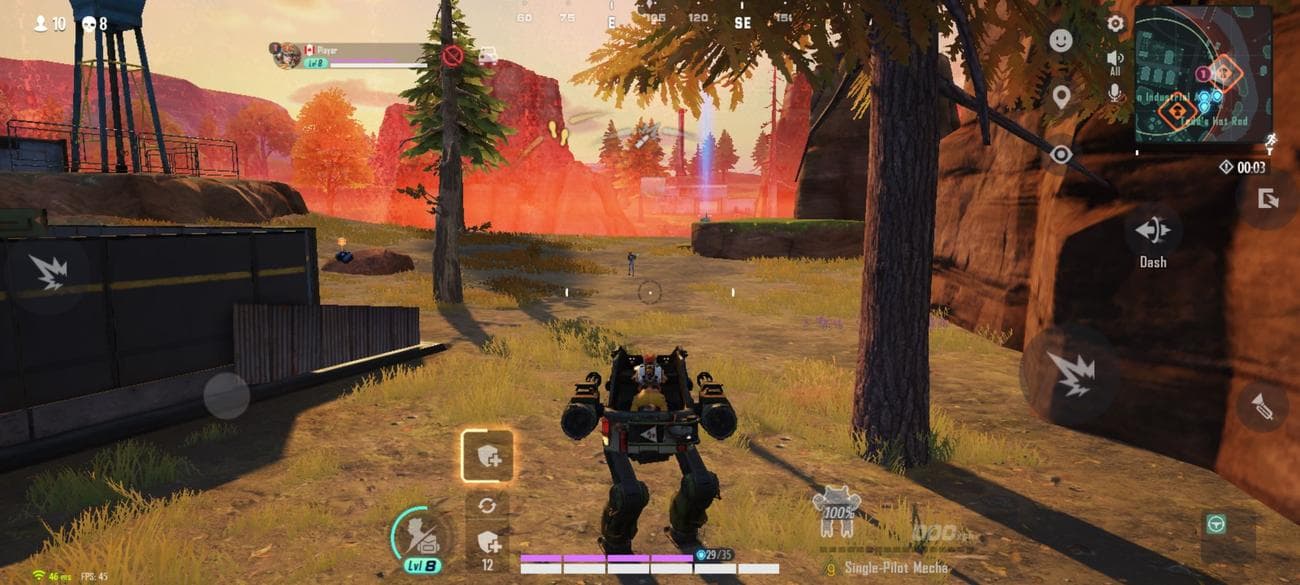Viewport: 1300px width, 585px height.
Task: Toggle the speaker voice channel set to All
Action: click(1115, 62)
